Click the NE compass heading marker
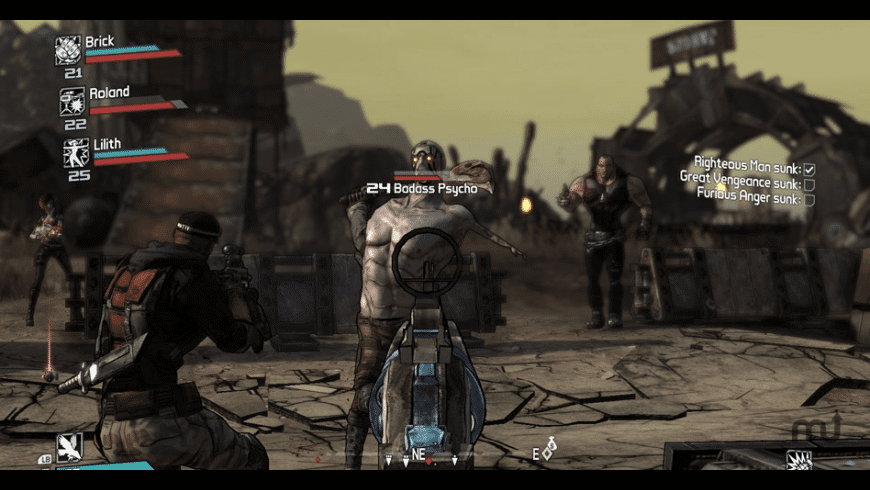 419,455
